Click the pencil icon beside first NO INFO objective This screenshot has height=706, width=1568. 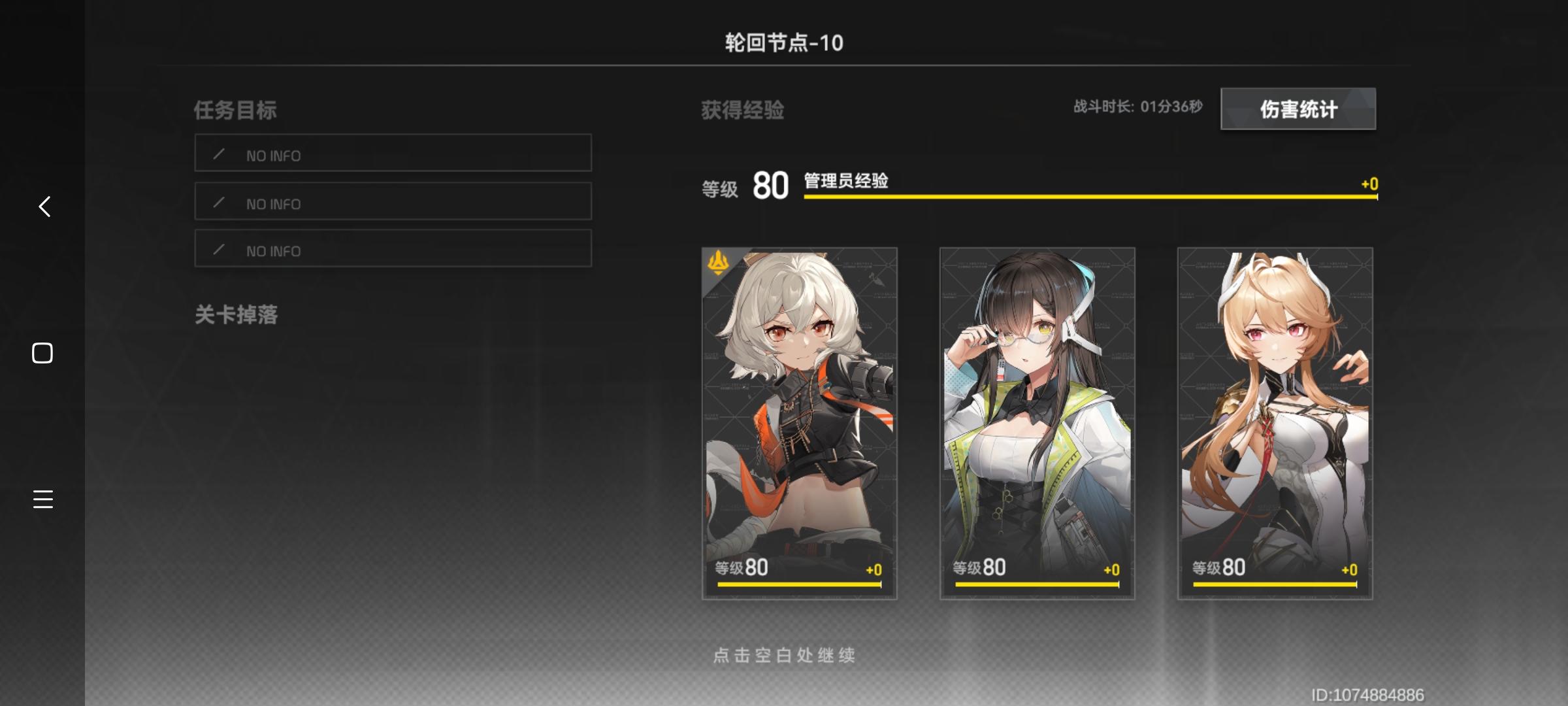[218, 155]
